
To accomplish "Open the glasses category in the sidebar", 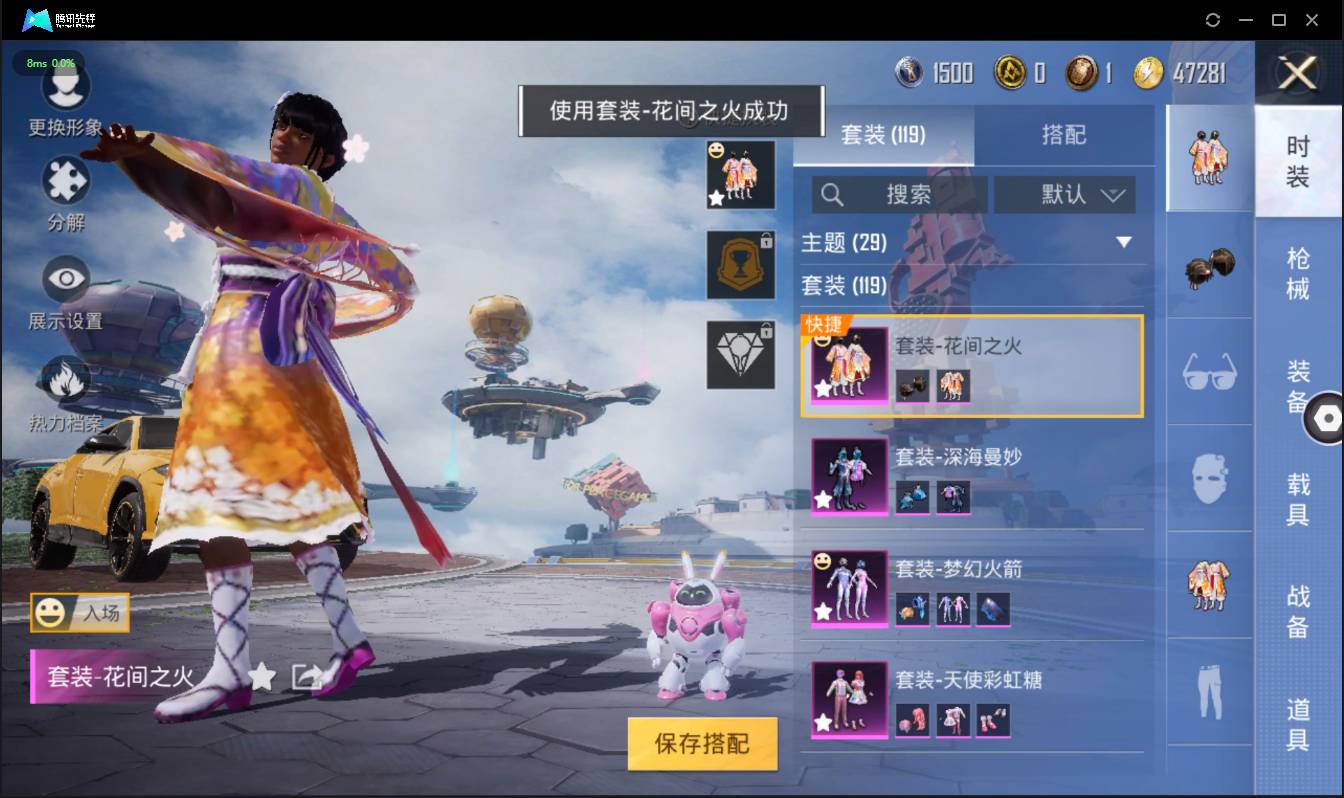I will pos(1209,372).
